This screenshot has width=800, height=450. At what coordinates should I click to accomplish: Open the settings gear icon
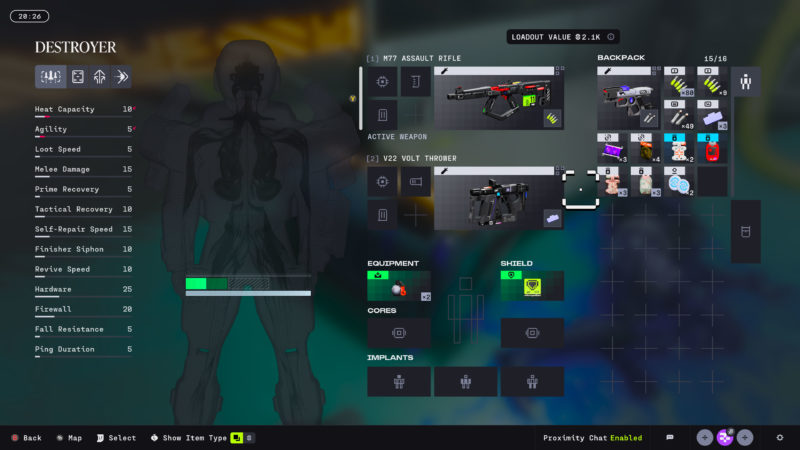[x=779, y=437]
